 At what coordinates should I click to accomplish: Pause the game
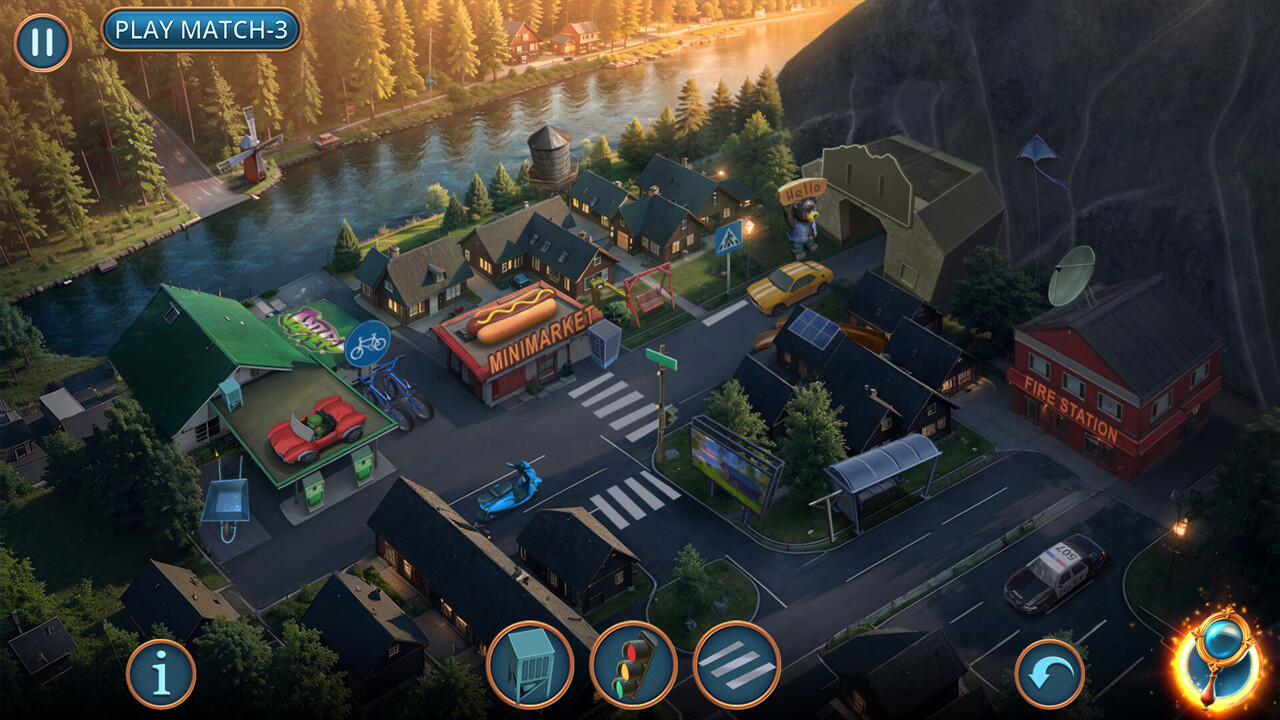pyautogui.click(x=42, y=43)
